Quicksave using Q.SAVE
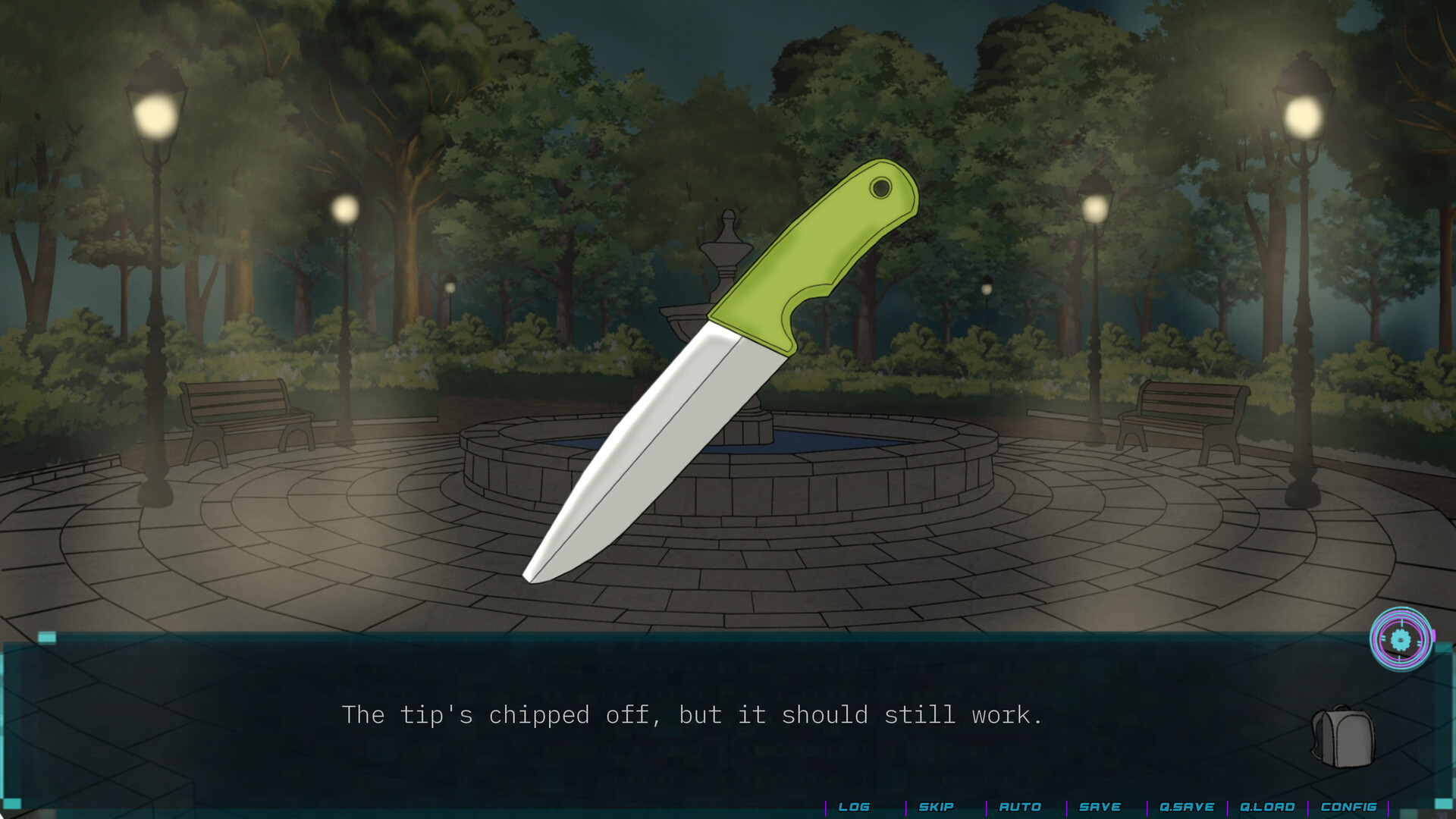Screen dimensions: 1456x819 tap(1187, 806)
